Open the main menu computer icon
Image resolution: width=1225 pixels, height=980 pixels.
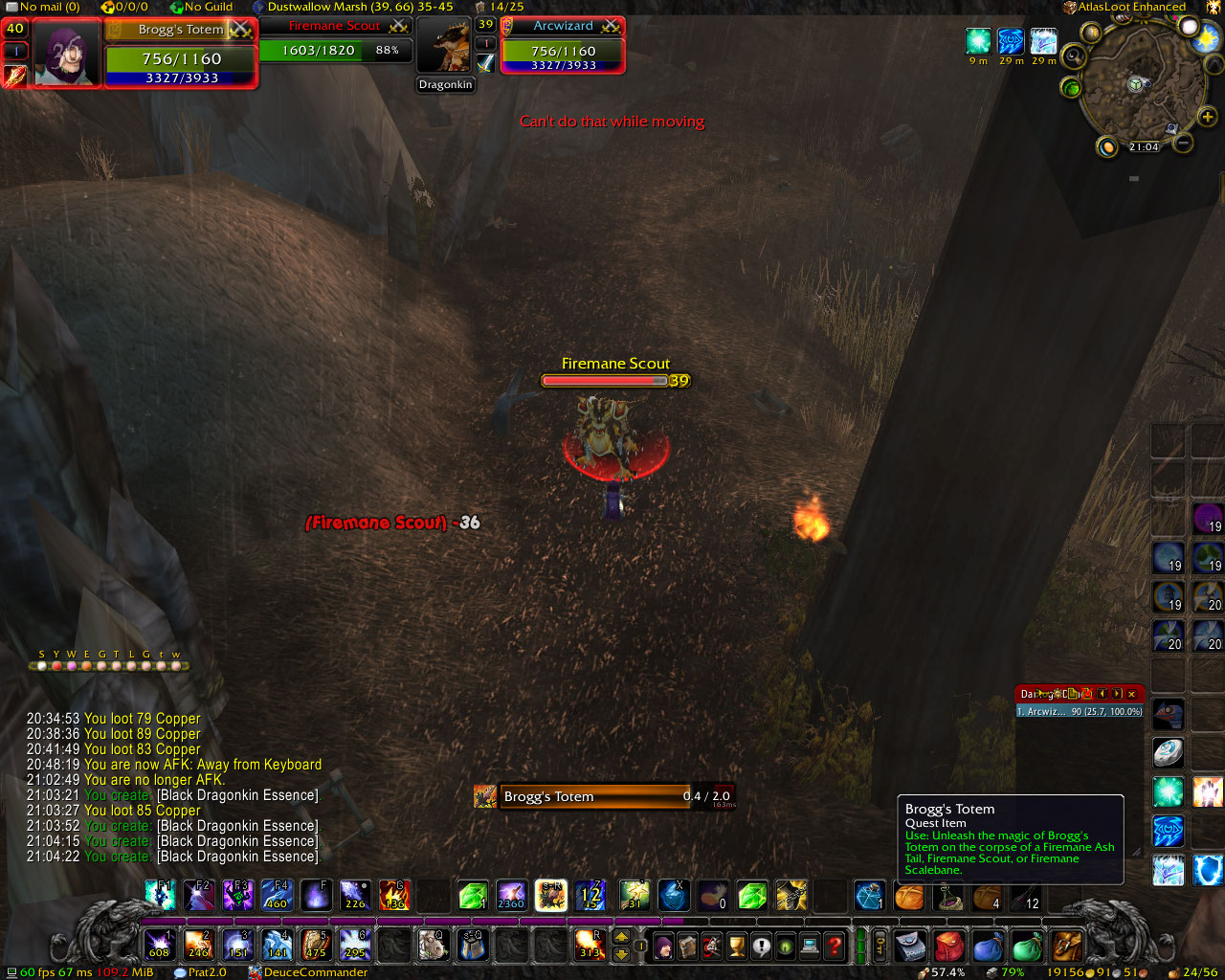[x=810, y=946]
